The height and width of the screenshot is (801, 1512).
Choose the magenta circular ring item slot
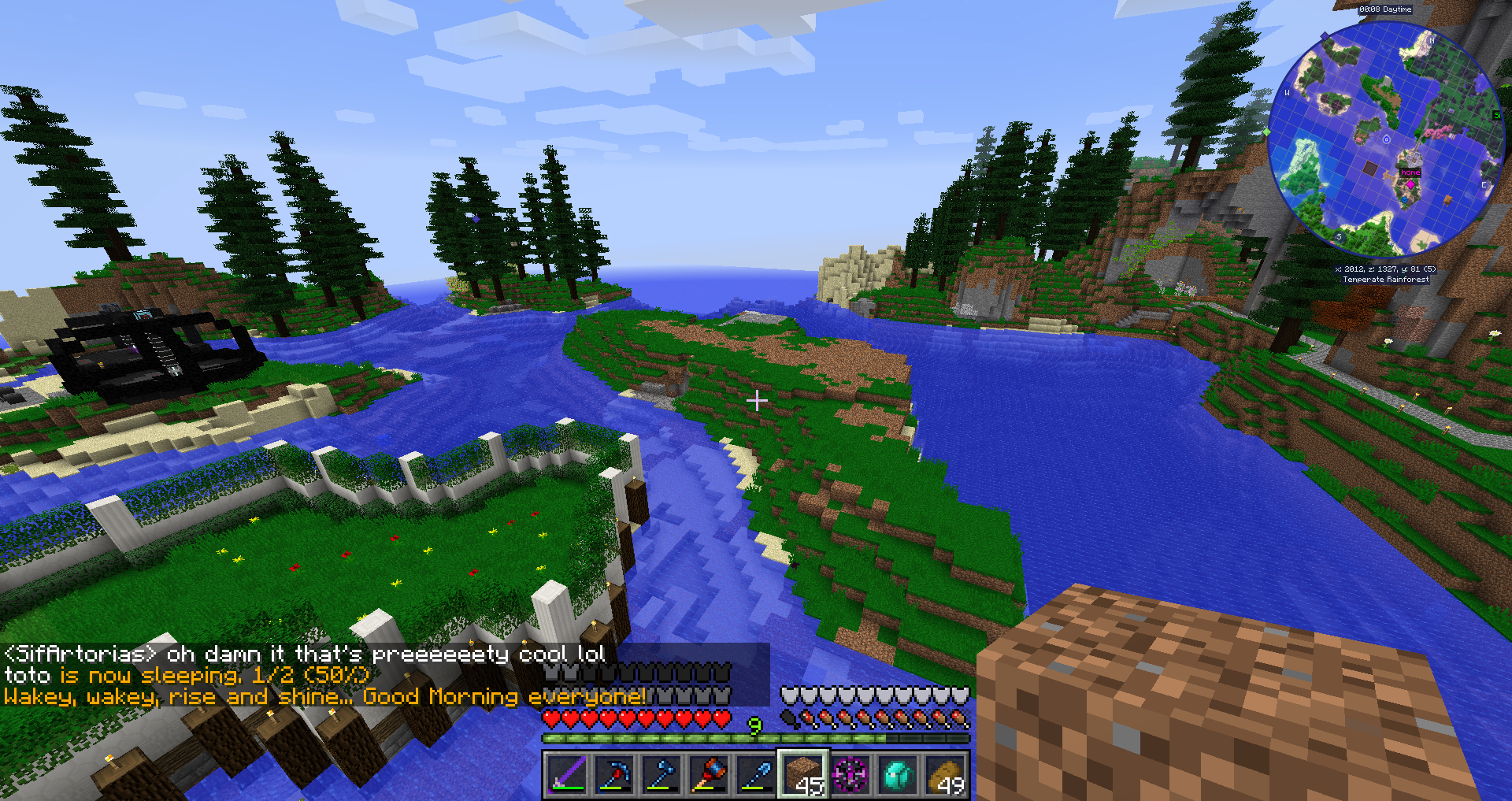[850, 775]
